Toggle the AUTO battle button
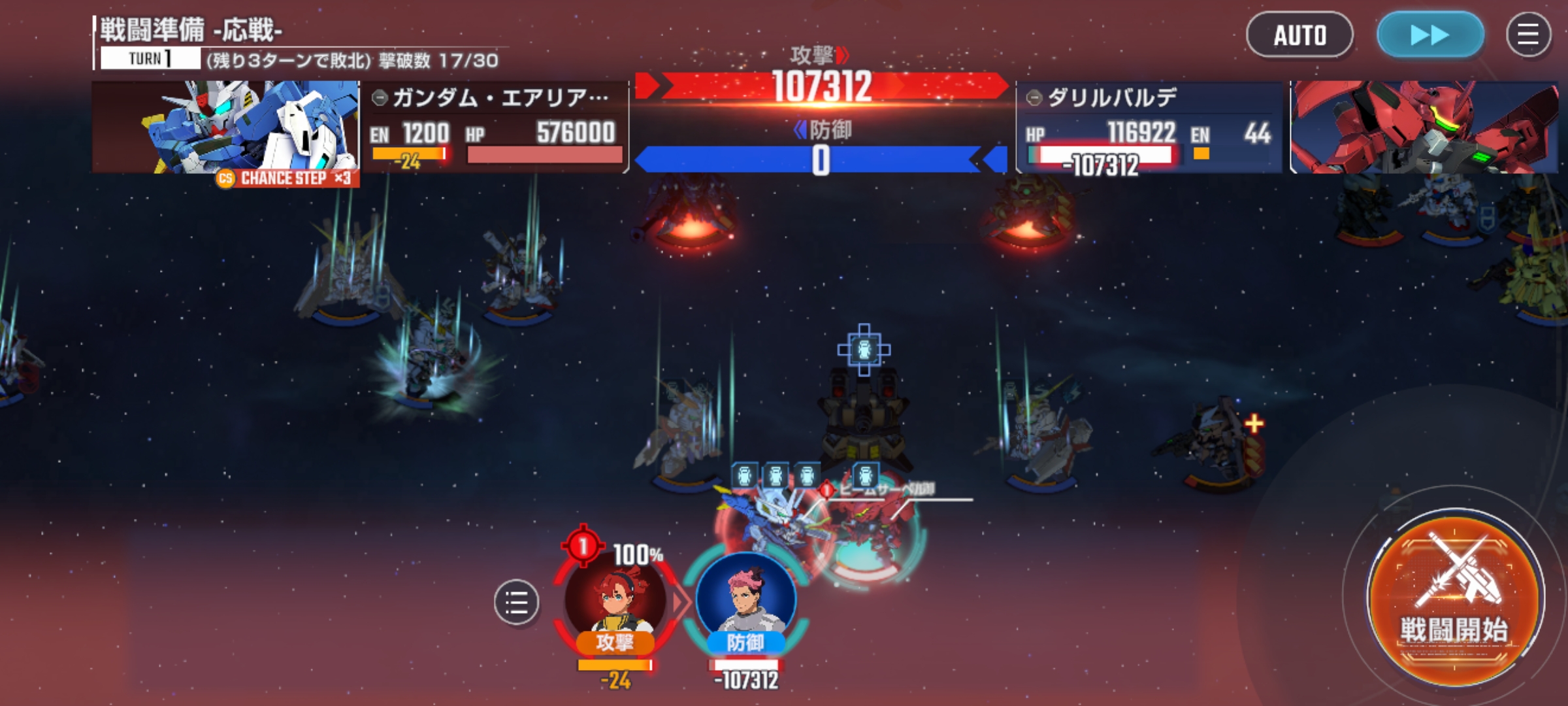This screenshot has height=706, width=1568. (1299, 35)
